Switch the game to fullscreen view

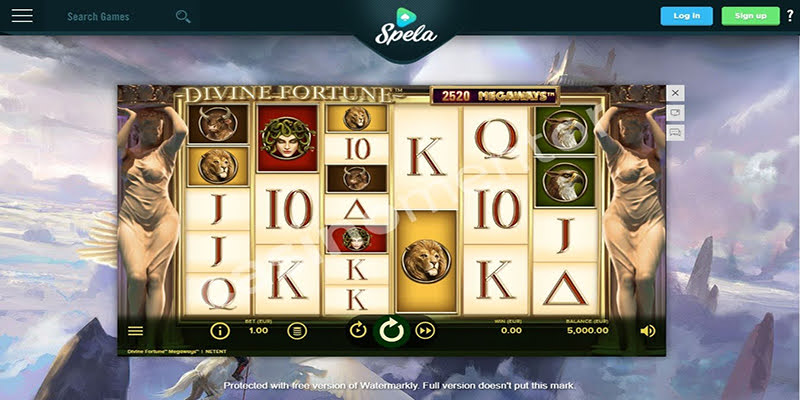[x=676, y=113]
